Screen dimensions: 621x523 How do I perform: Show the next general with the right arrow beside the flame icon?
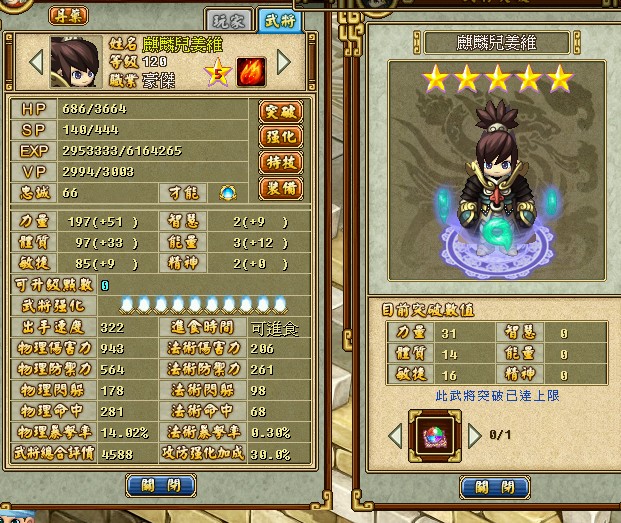pos(283,62)
